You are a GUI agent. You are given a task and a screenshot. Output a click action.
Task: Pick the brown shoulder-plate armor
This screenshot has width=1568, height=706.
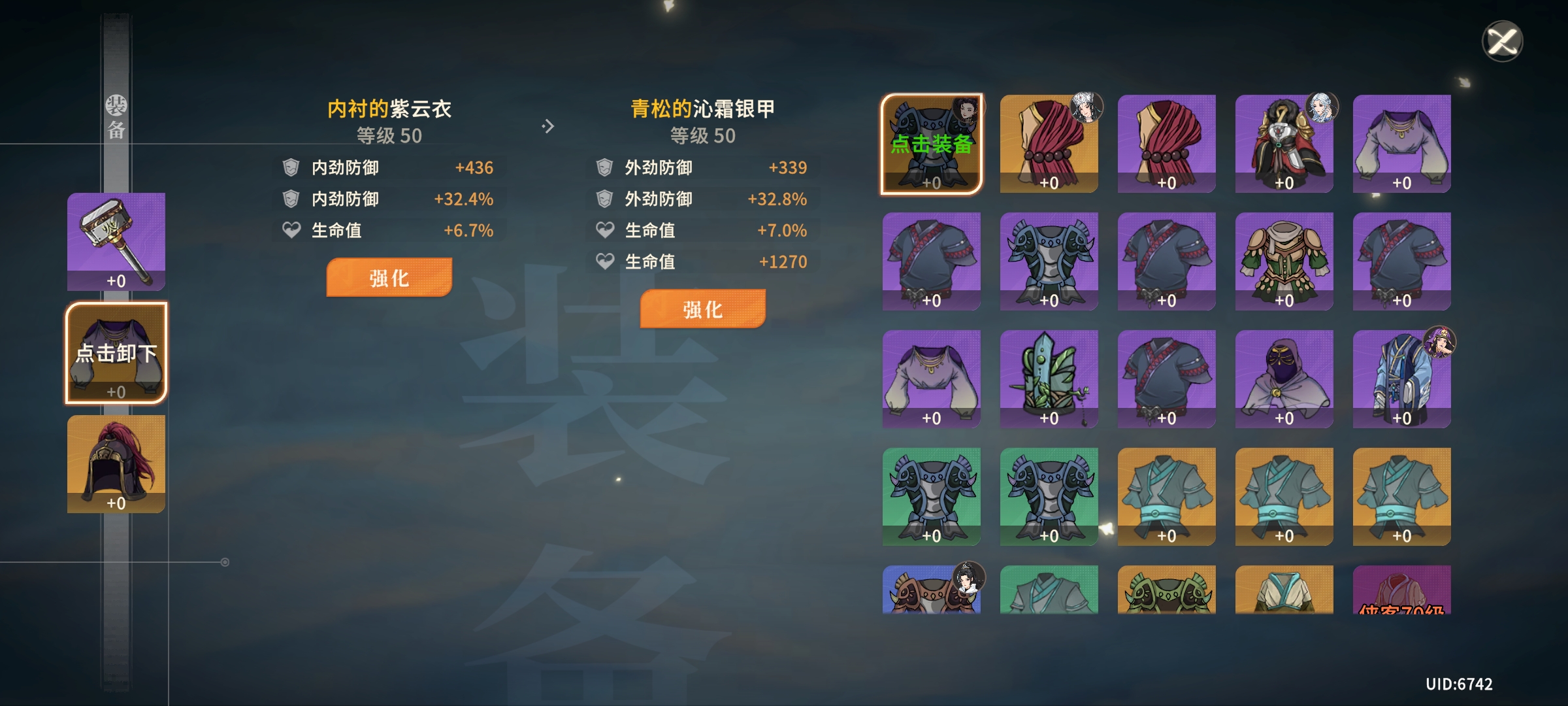pyautogui.click(x=931, y=590)
